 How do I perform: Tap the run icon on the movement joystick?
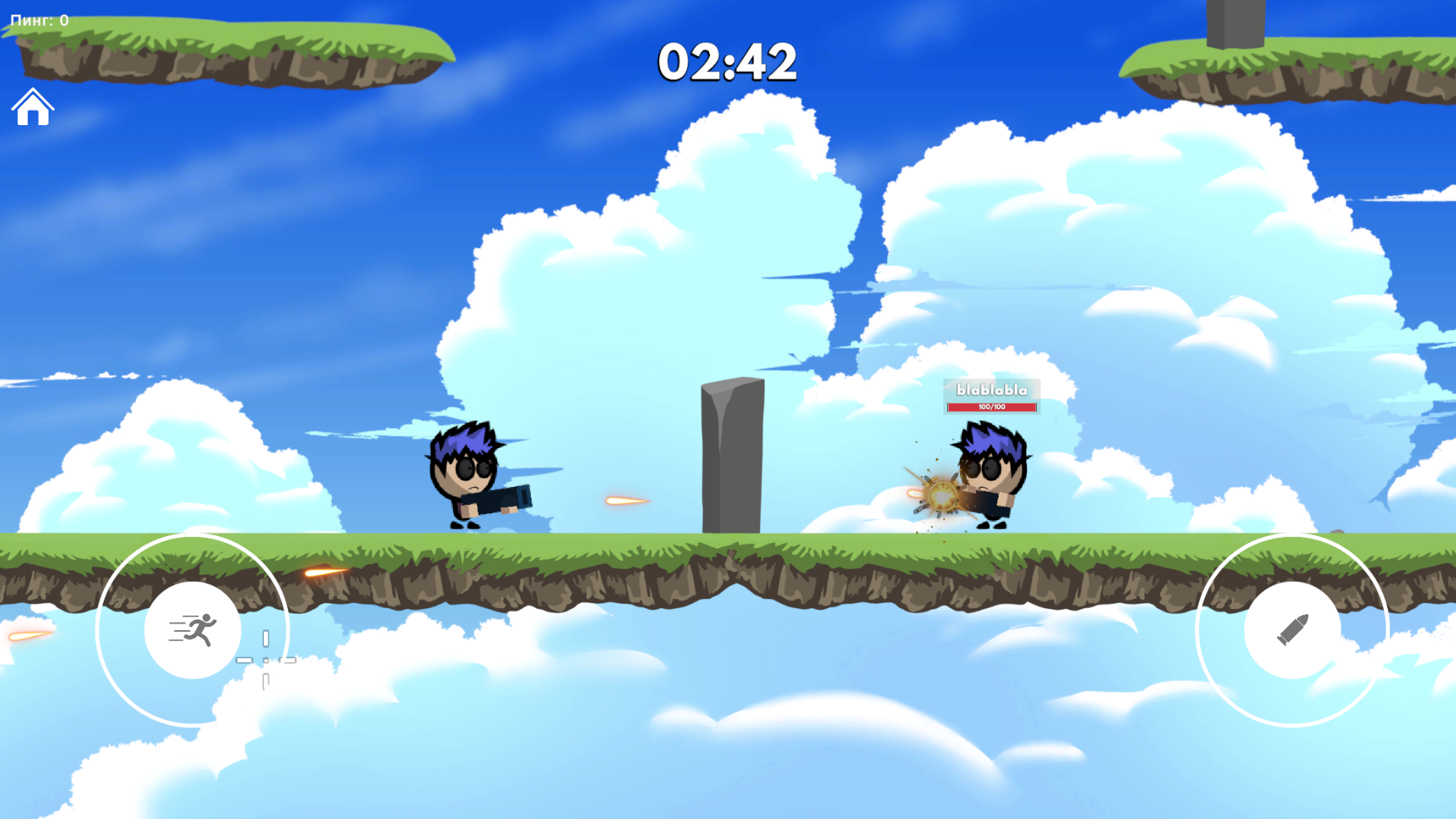coord(193,629)
